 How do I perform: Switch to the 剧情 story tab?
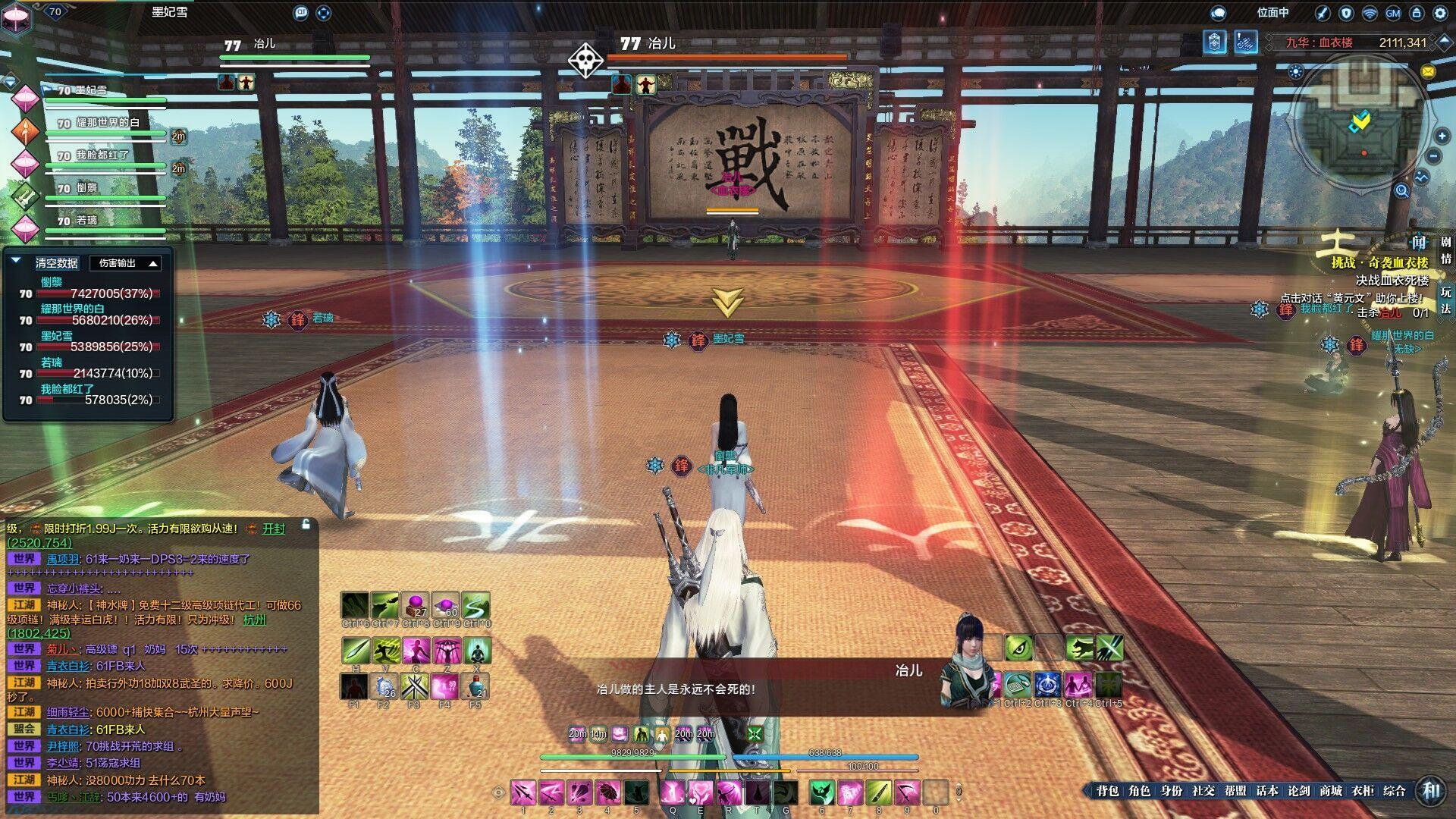(1445, 250)
